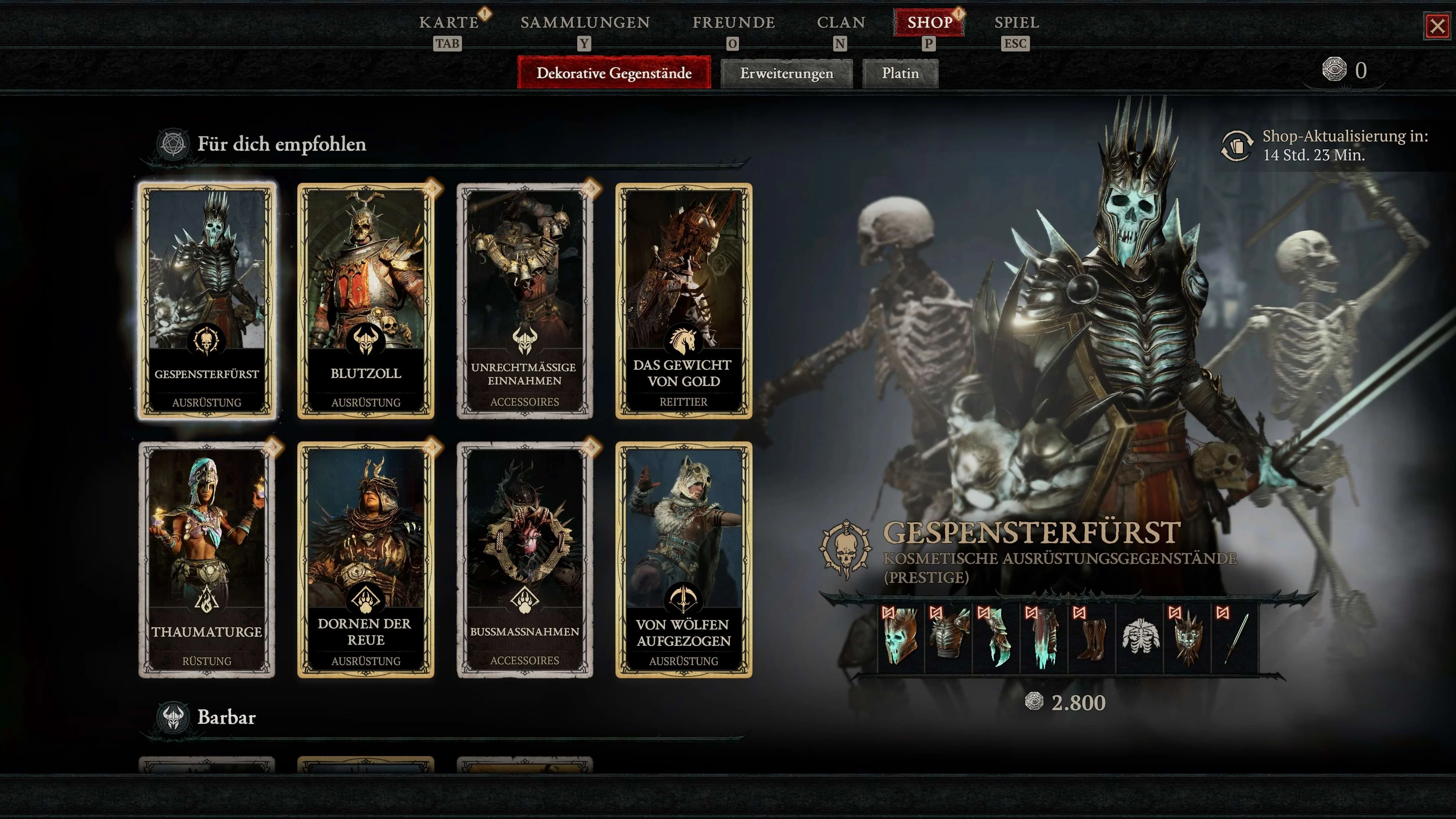The image size is (1456, 819).
Task: Open the Thaumaturge armor card
Action: (207, 560)
